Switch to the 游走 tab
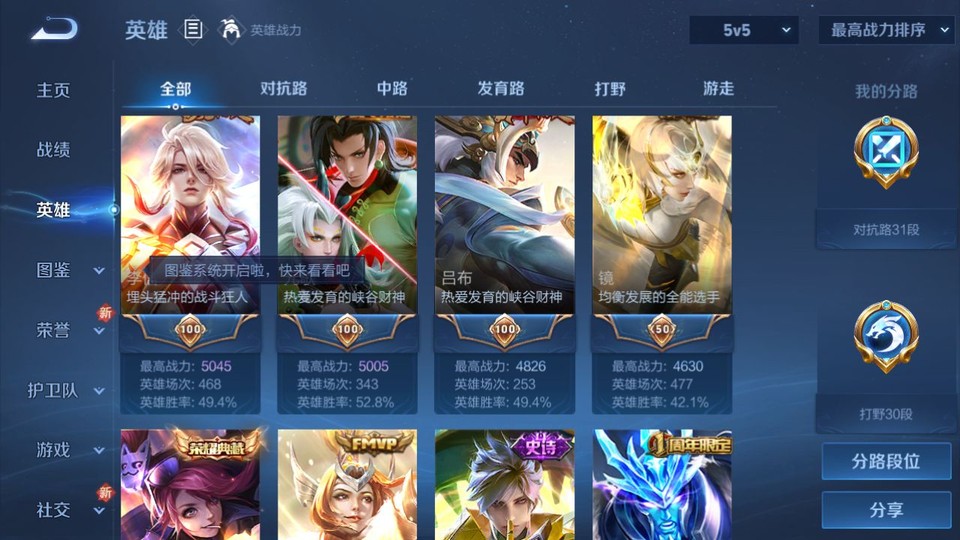The height and width of the screenshot is (540, 960). [718, 88]
